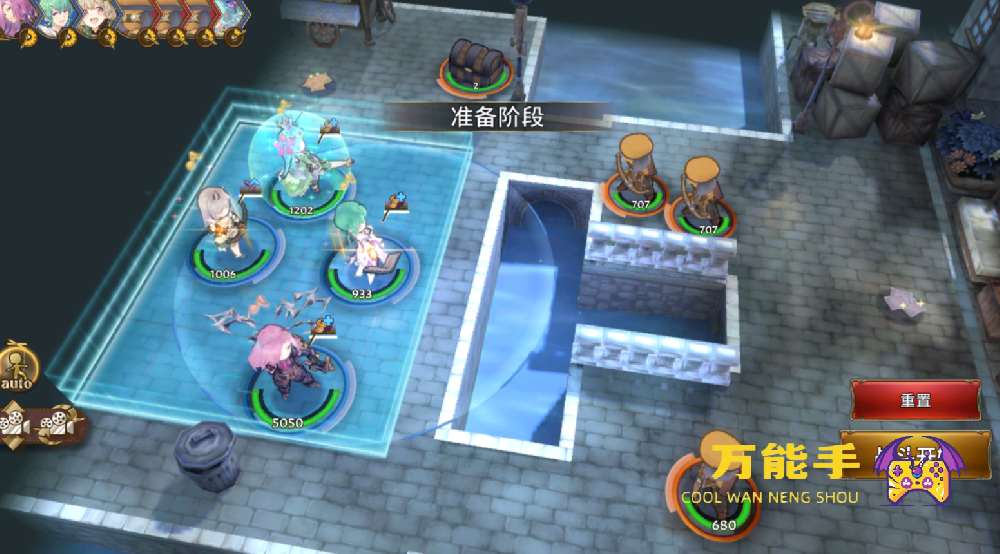
Task: Rotate the camera view with the circular-arrow camera icon
Action: (56, 425)
